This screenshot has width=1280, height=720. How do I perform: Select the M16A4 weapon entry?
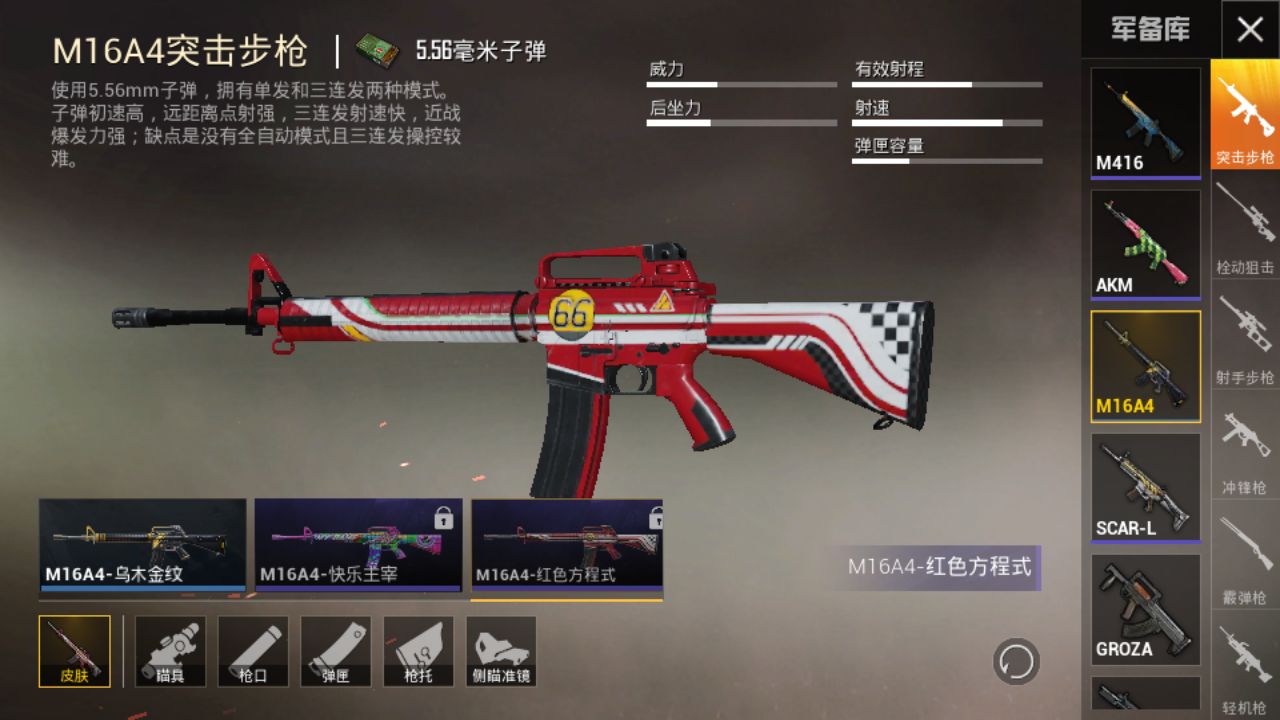[x=1145, y=366]
